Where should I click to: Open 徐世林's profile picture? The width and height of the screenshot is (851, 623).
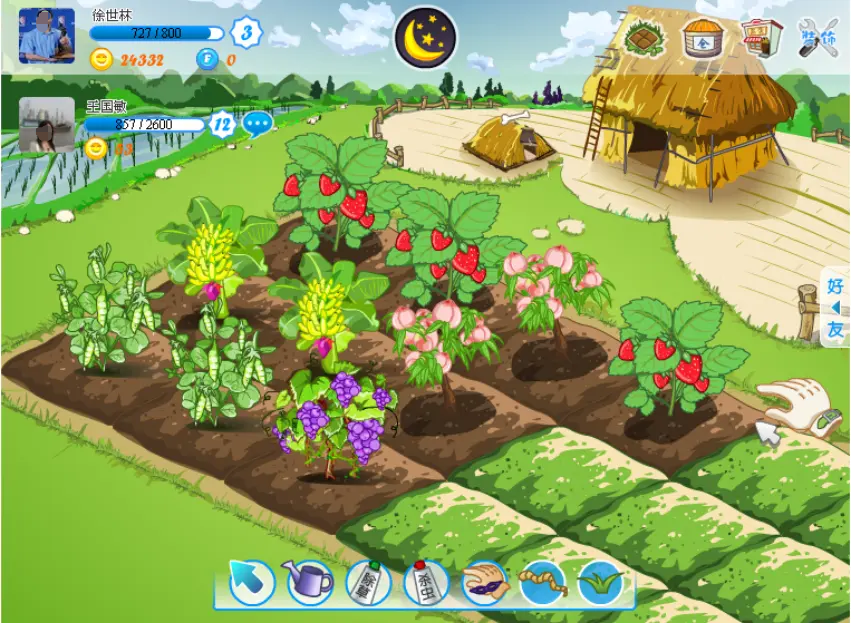47,36
